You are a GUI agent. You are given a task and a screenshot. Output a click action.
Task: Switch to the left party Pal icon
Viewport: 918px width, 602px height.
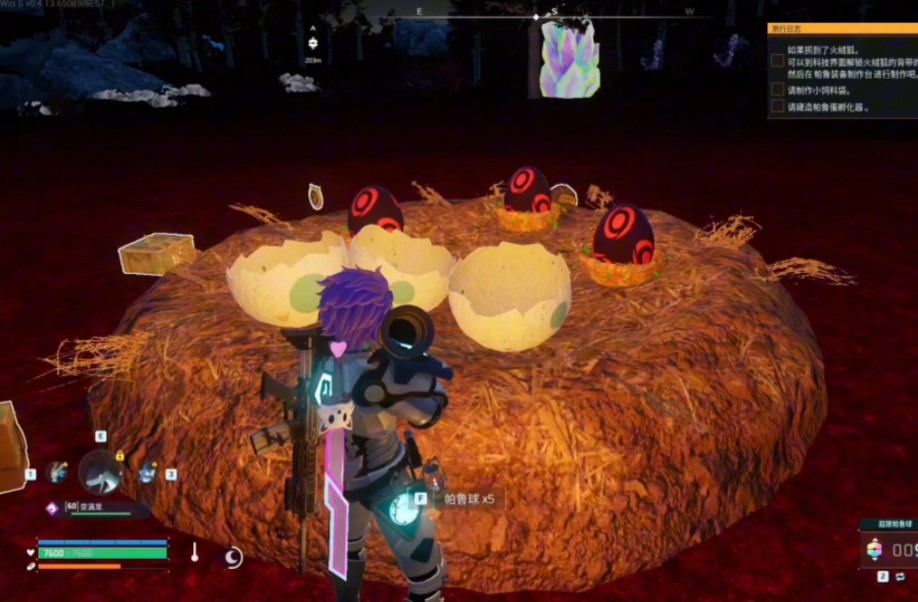(58, 472)
